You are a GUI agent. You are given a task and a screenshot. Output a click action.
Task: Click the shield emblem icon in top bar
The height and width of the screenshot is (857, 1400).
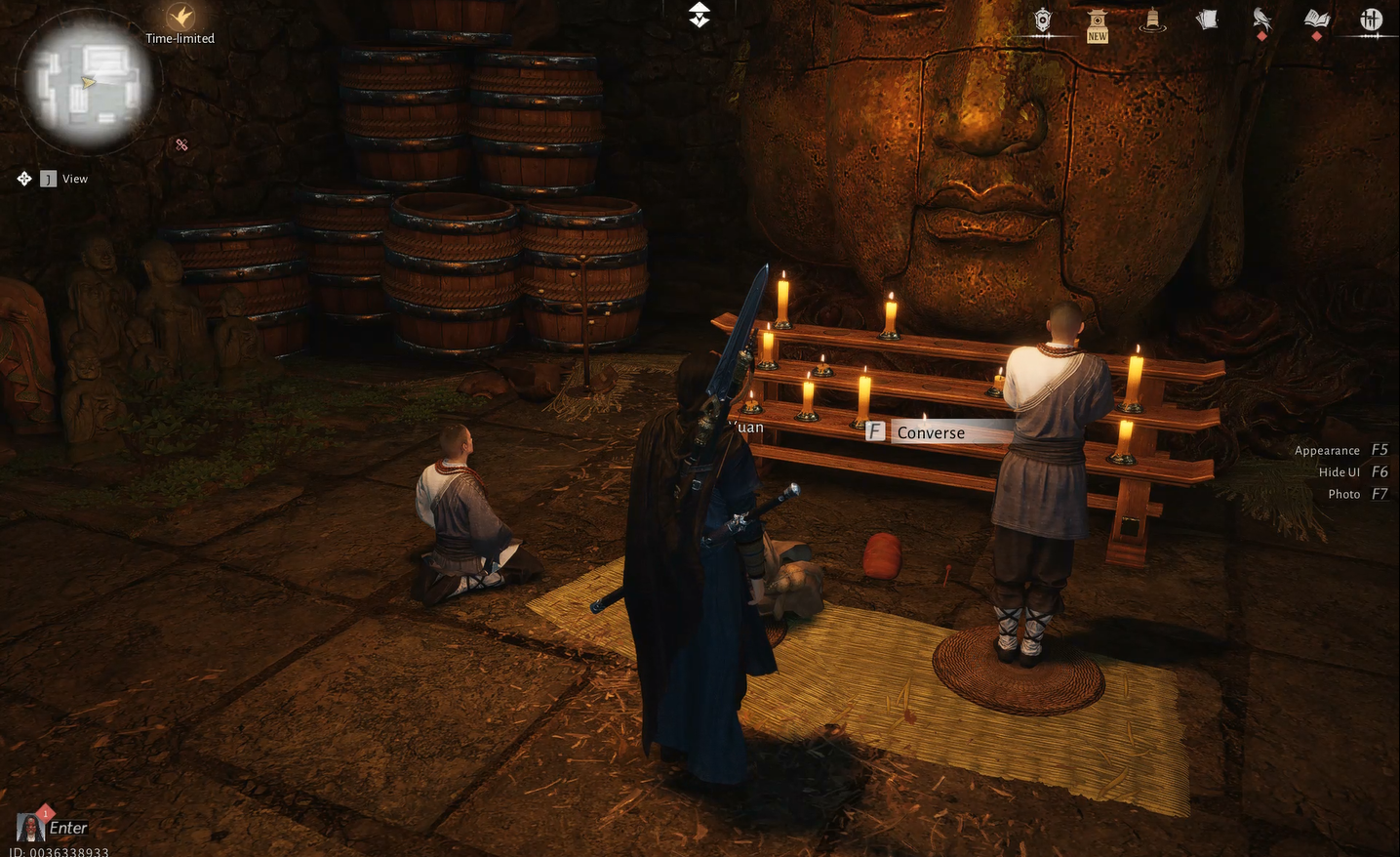(1043, 20)
